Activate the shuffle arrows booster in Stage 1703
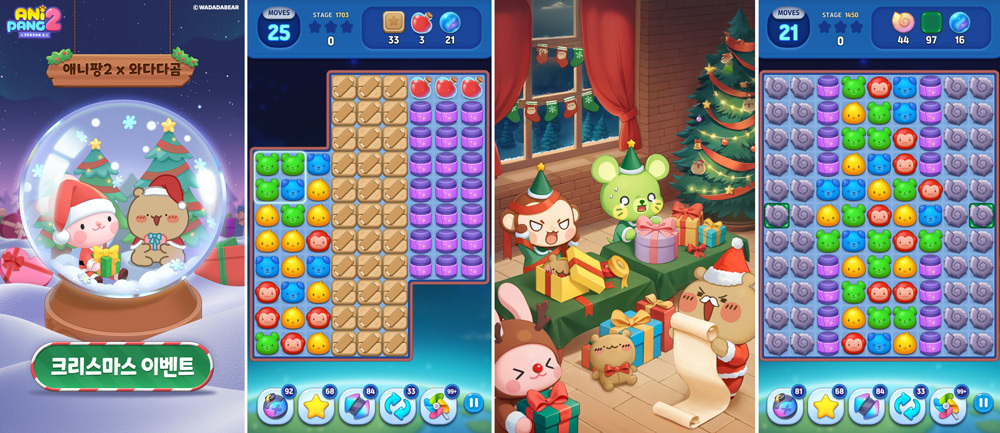The image size is (1000, 433). 397,405
